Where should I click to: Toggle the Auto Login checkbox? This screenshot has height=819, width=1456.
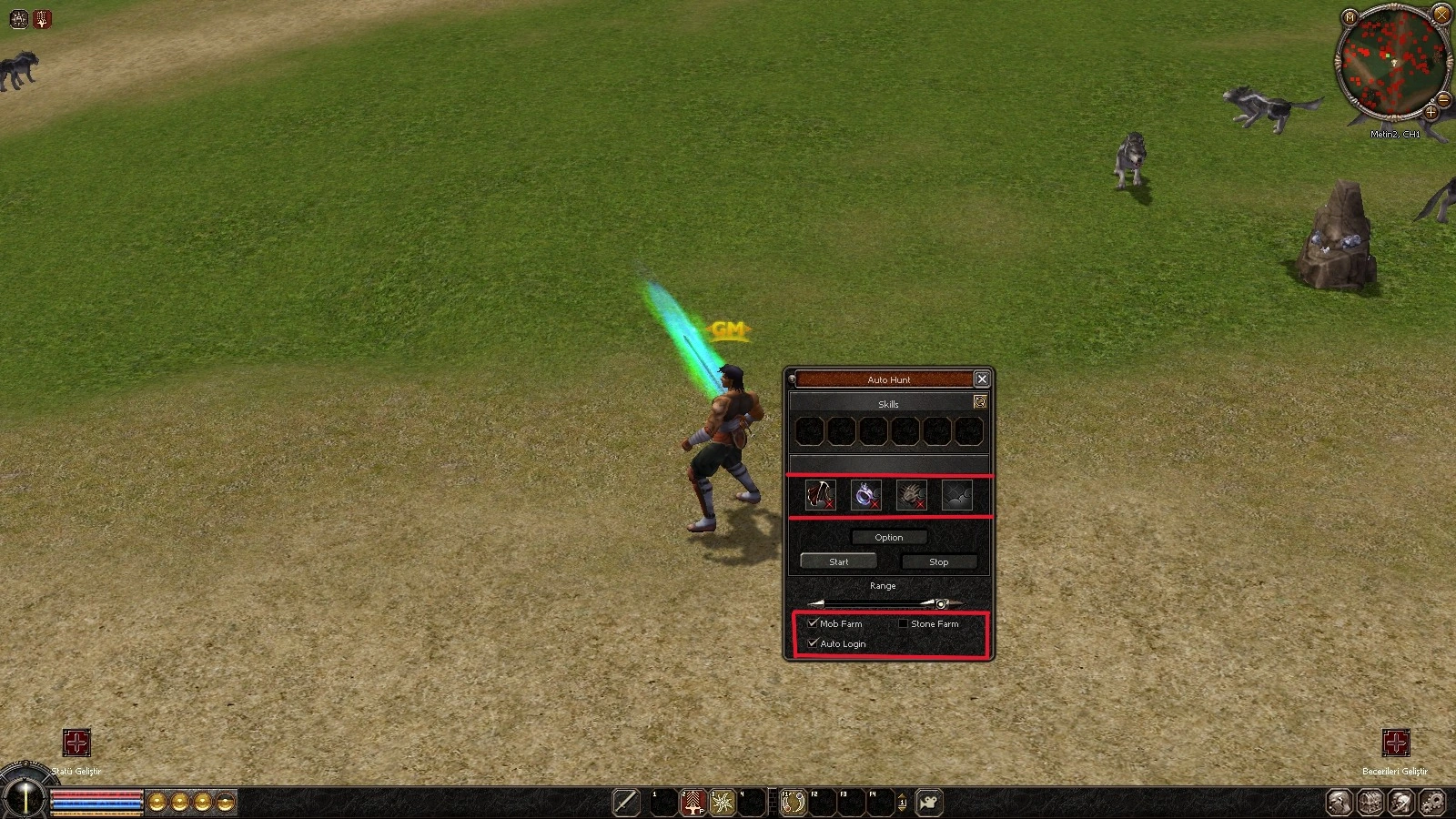pyautogui.click(x=813, y=643)
